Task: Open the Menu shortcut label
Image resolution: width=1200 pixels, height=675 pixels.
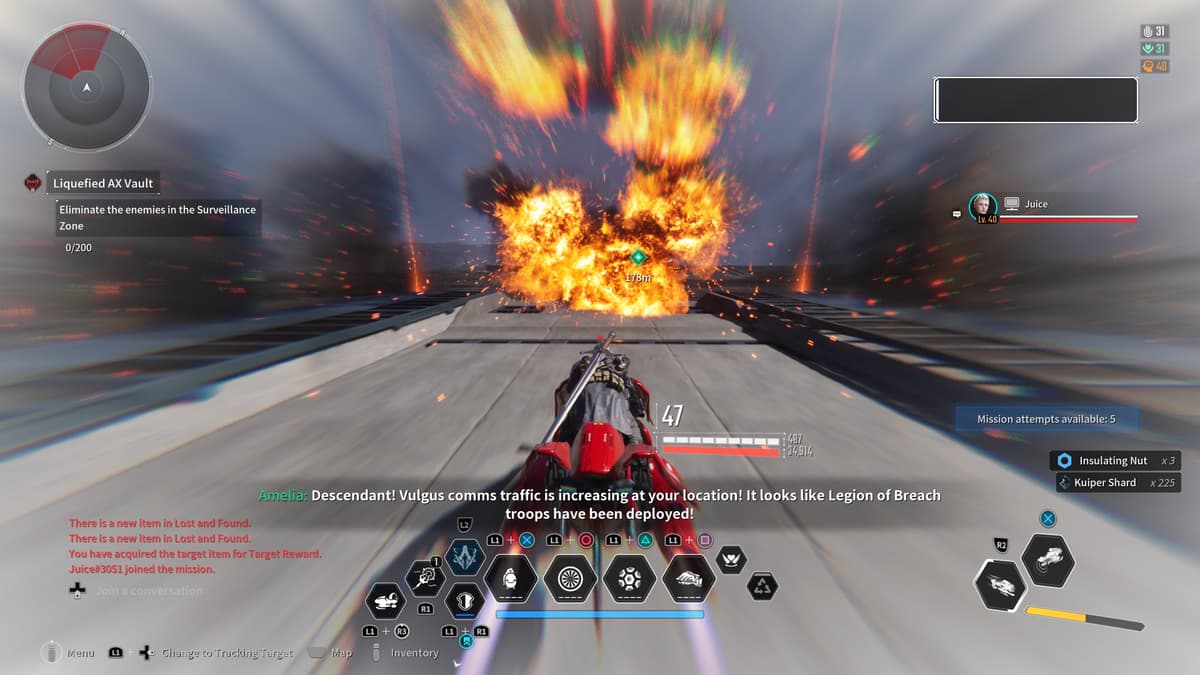Action: pyautogui.click(x=80, y=653)
